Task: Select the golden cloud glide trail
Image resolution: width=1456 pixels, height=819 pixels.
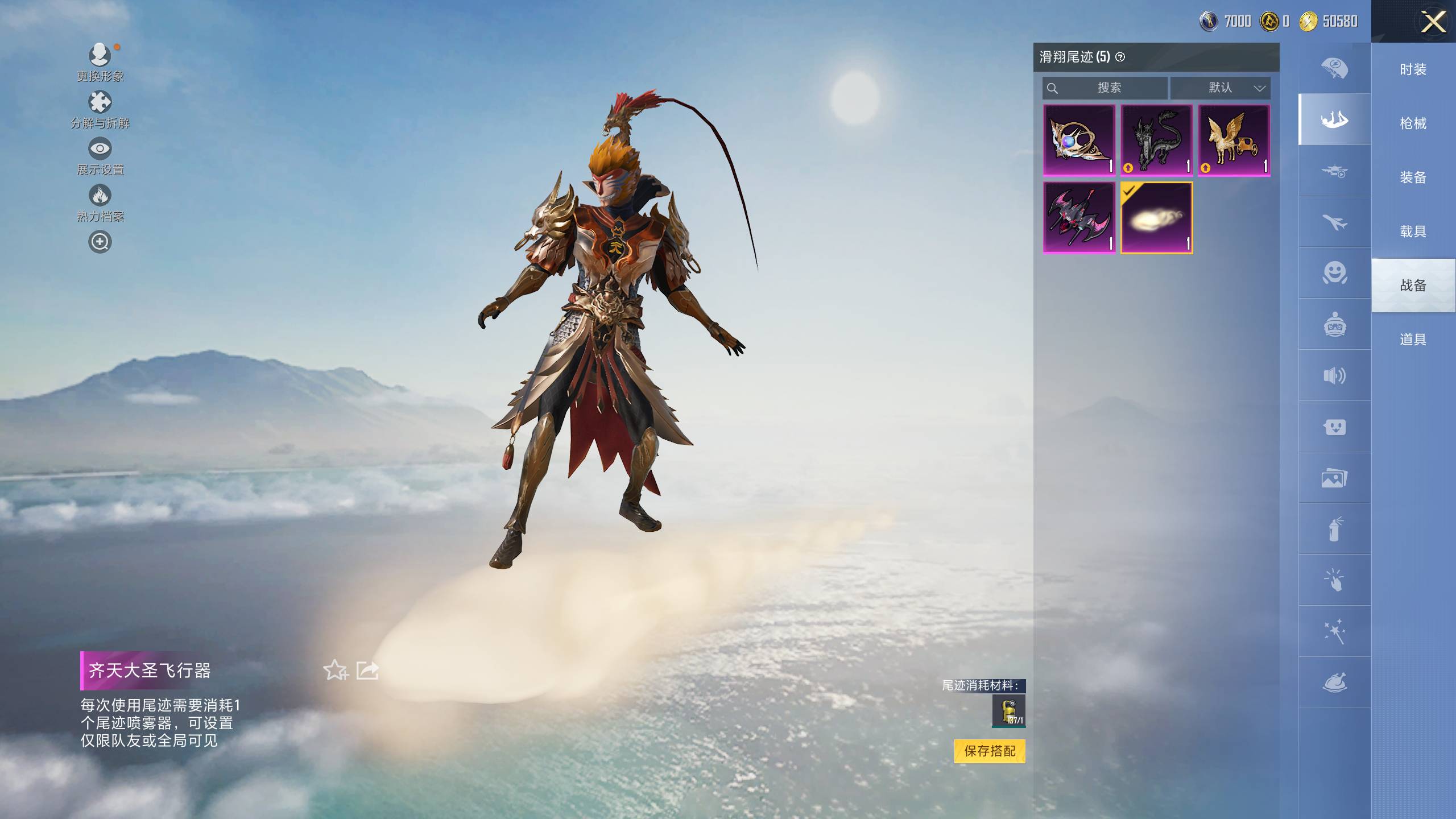Action: (x=1156, y=218)
